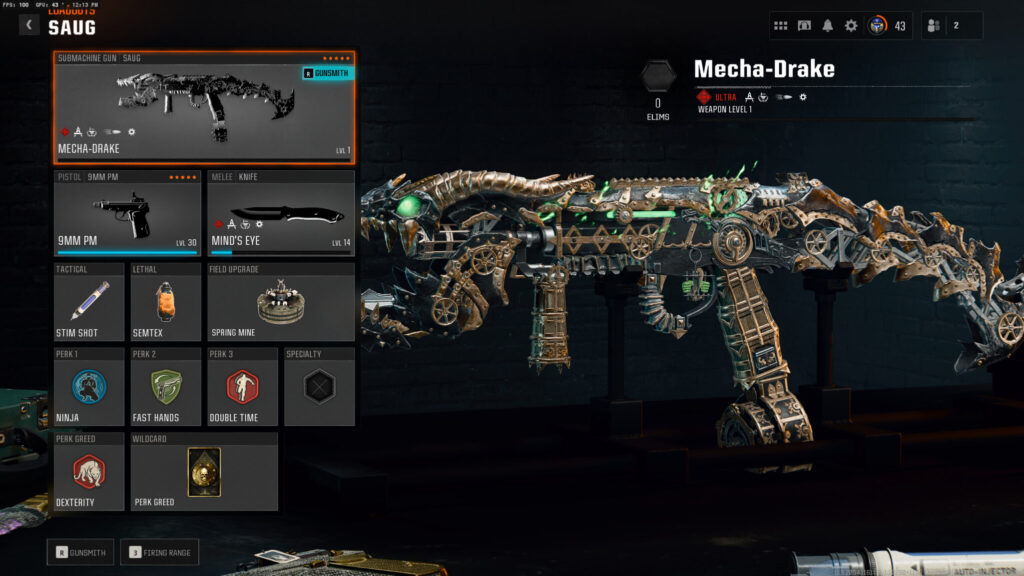
Task: Pick the Double Time Perk 3 slot
Action: tap(242, 387)
